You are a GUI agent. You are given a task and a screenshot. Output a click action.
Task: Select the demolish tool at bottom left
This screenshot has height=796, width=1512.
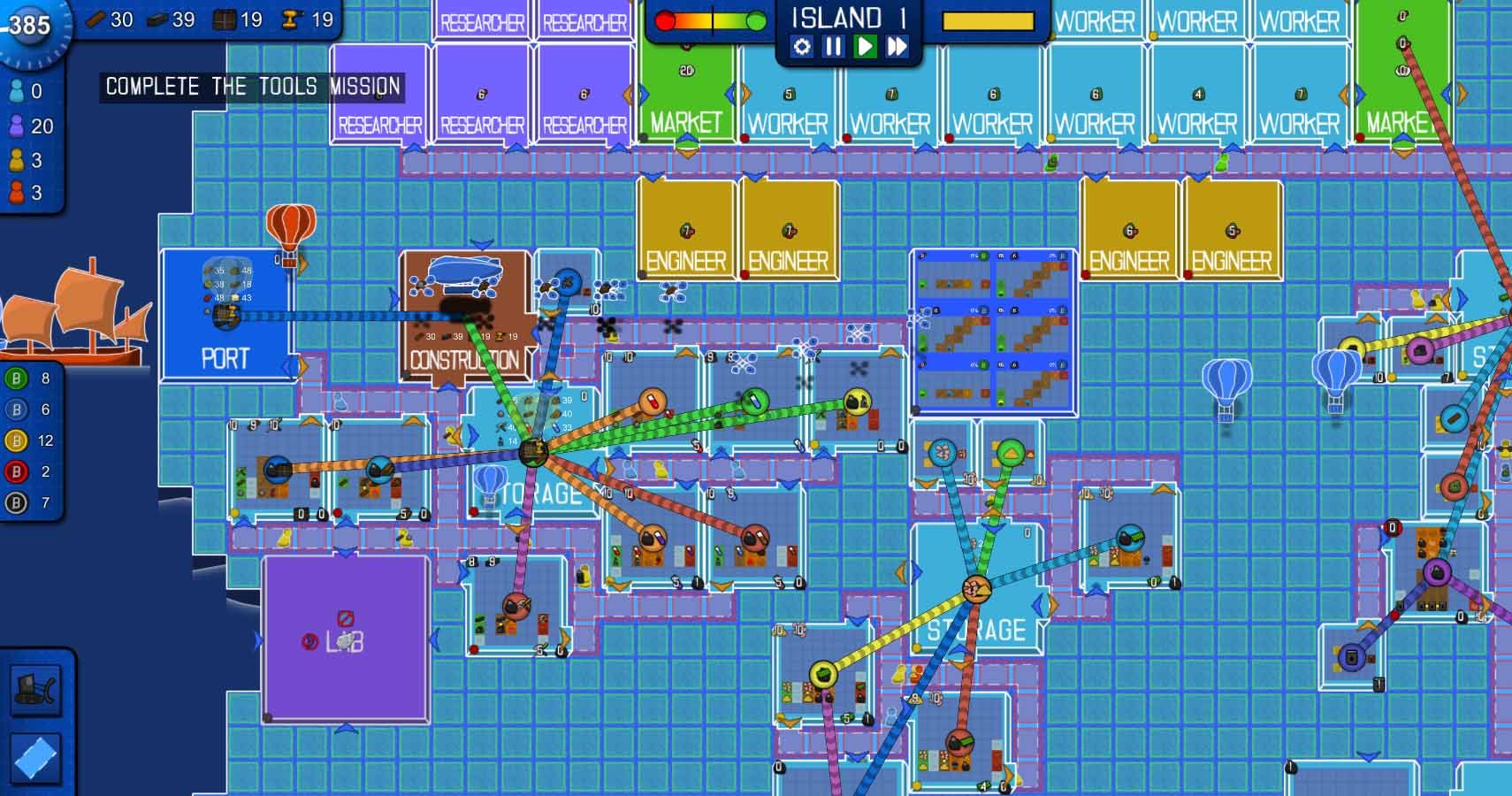(37, 690)
